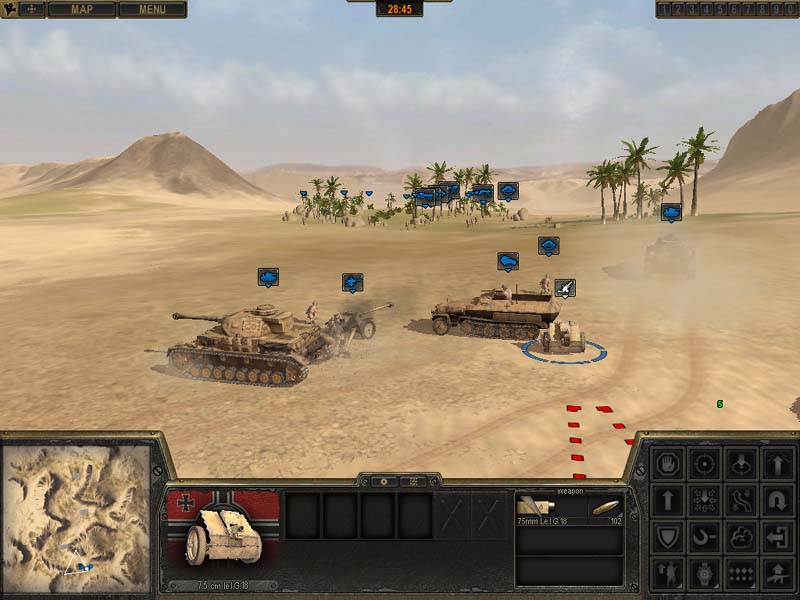Use the tow hook command
This screenshot has width=800, height=600.
(x=705, y=537)
